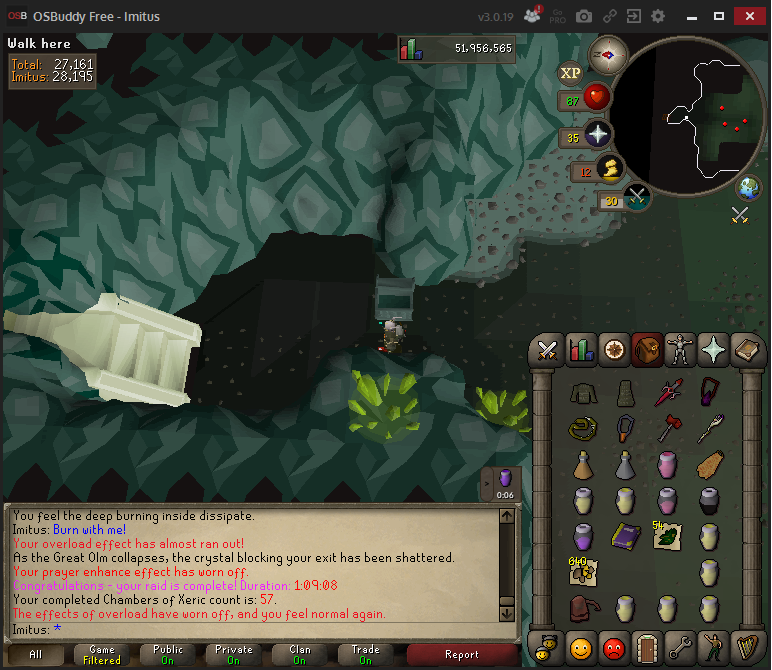Switch to the Skills tab
This screenshot has height=670, width=772.
click(580, 349)
